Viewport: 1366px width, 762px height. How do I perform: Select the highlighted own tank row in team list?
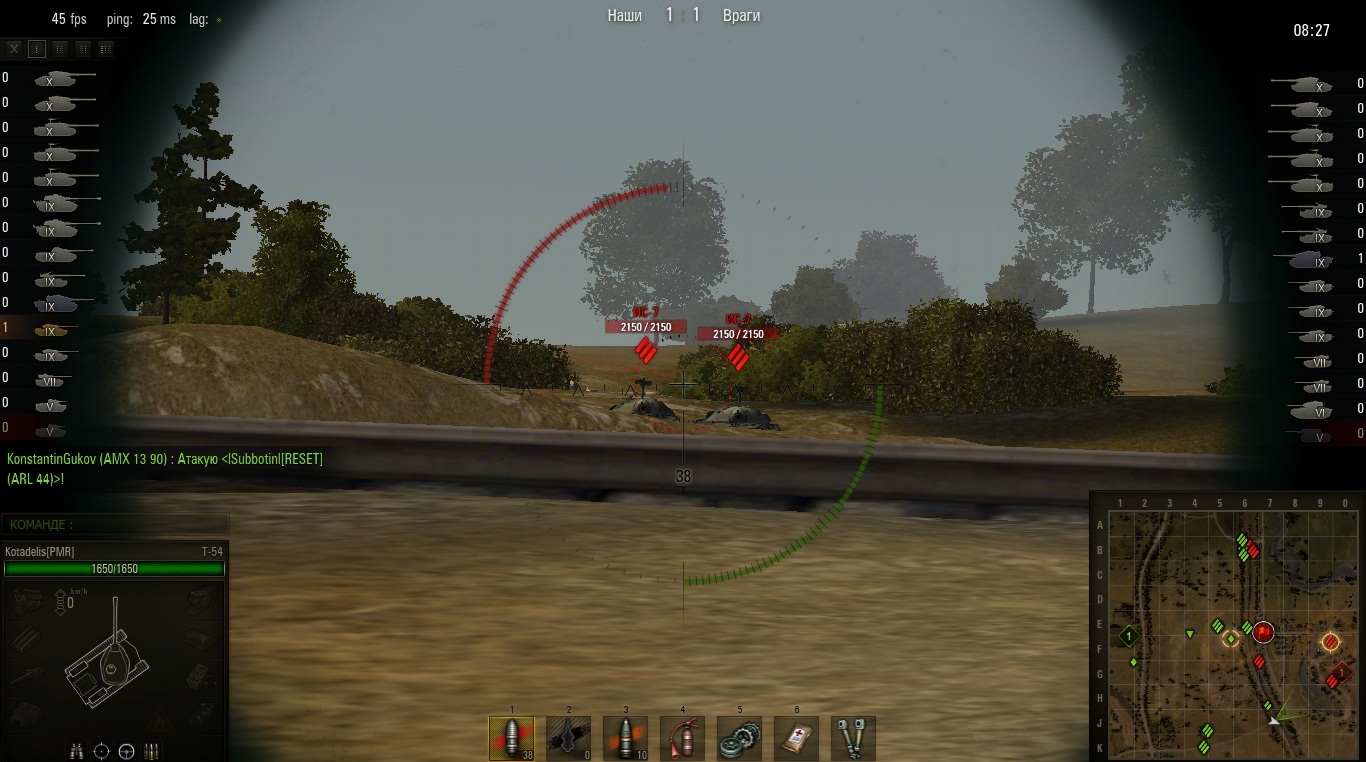(48, 328)
